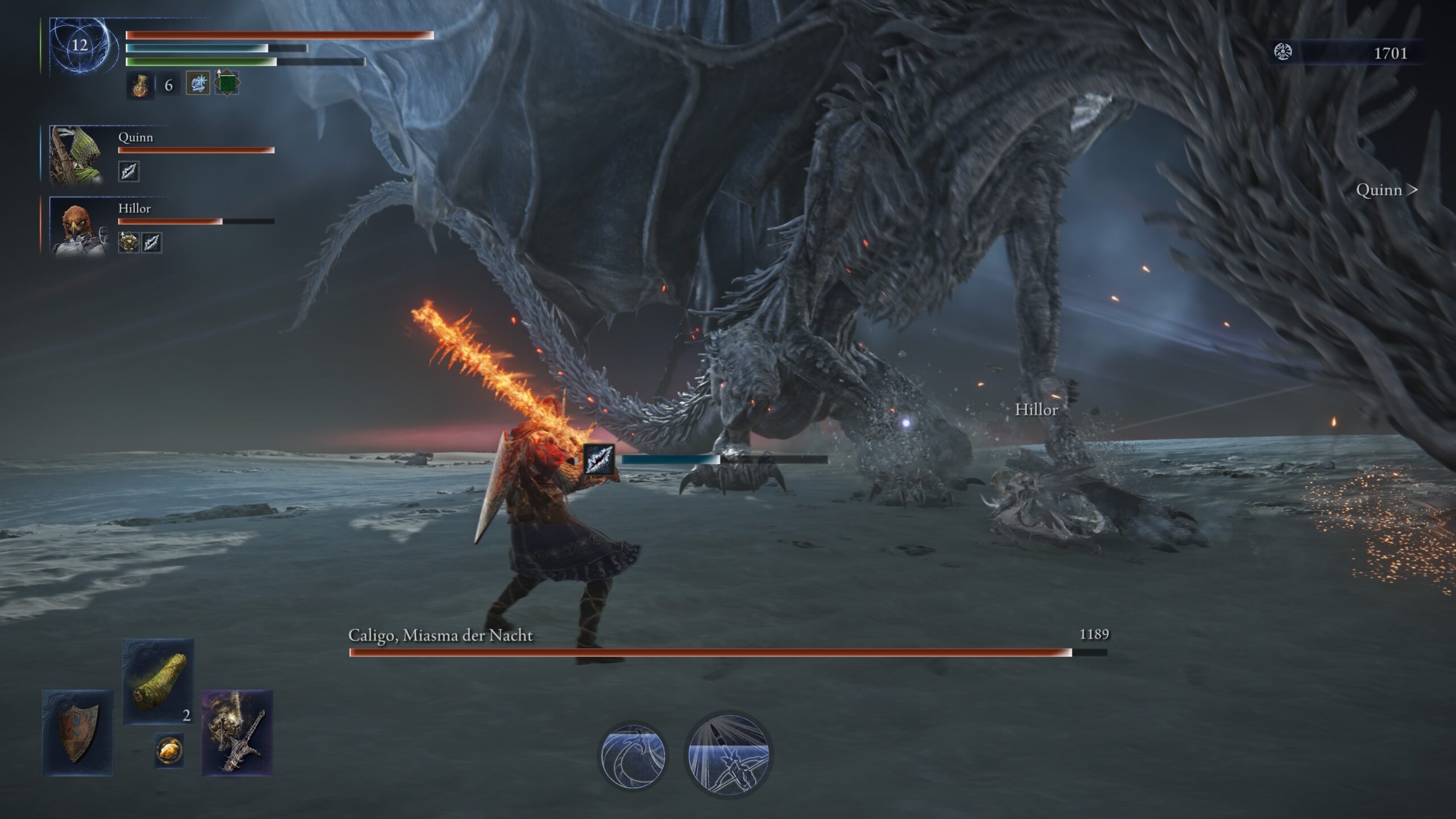This screenshot has width=1456, height=819.
Task: Select Hillor's teammate portrait
Action: 77,226
